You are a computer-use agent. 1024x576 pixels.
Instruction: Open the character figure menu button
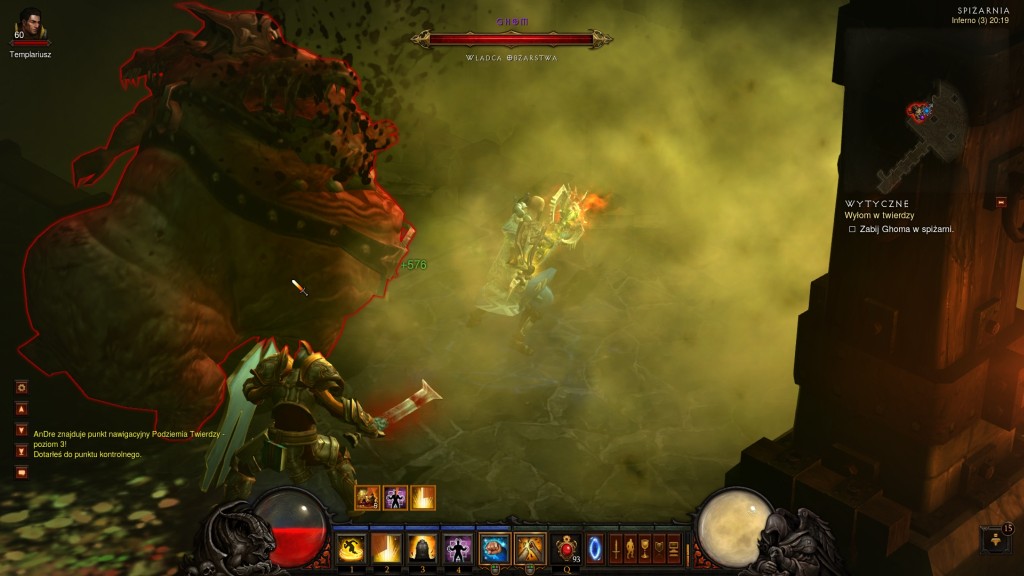click(630, 548)
